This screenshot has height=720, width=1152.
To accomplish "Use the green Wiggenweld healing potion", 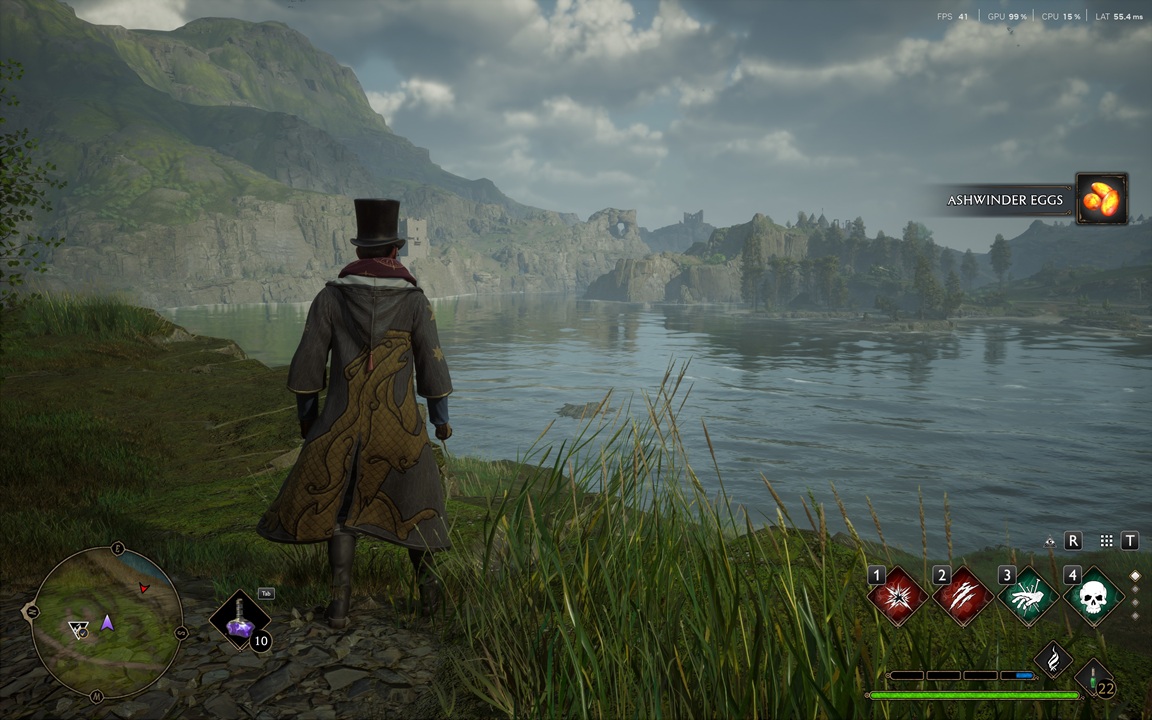I will 1094,678.
